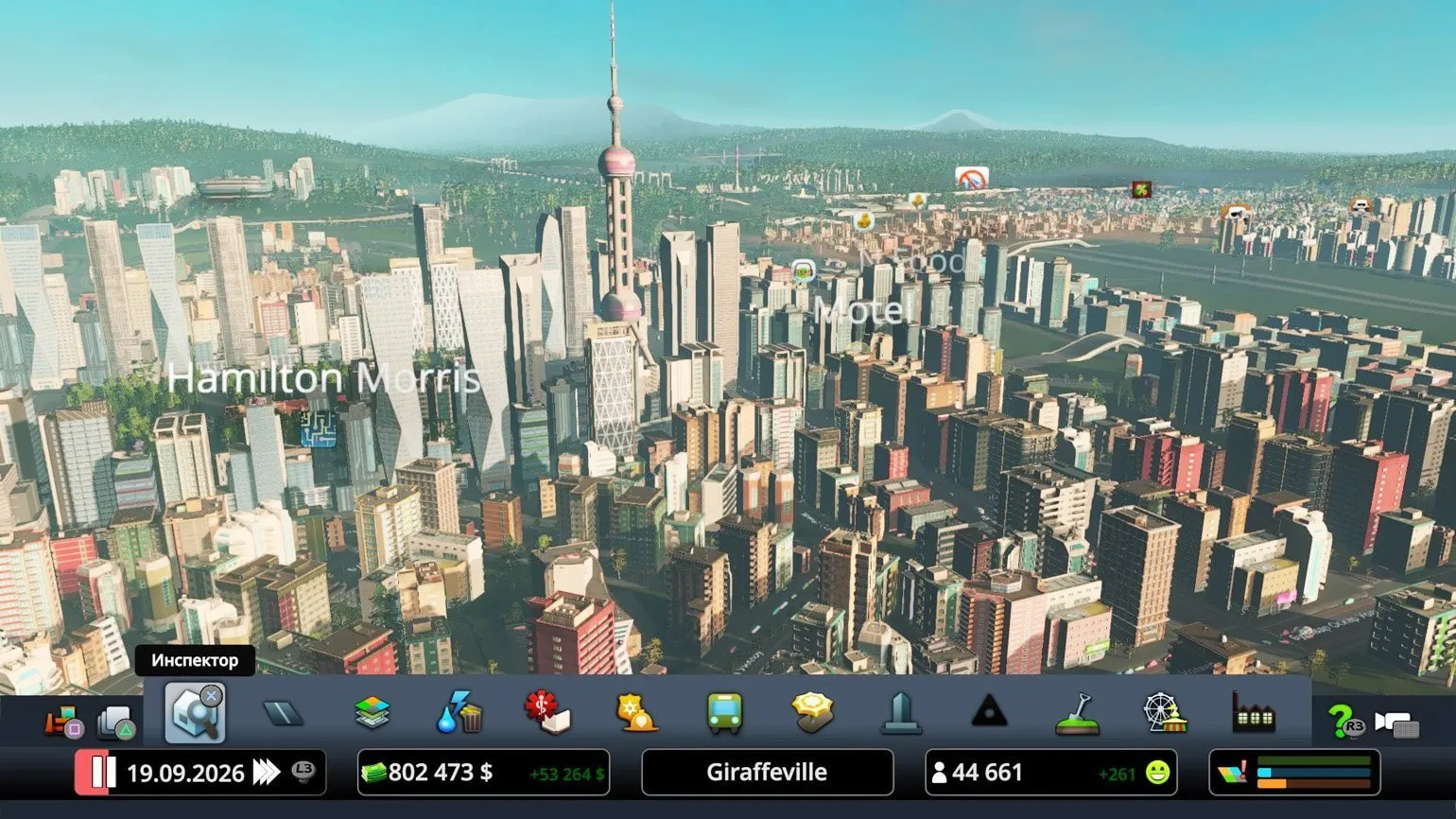Open water, electricity and garbage services
1456x819 pixels.
(x=459, y=713)
